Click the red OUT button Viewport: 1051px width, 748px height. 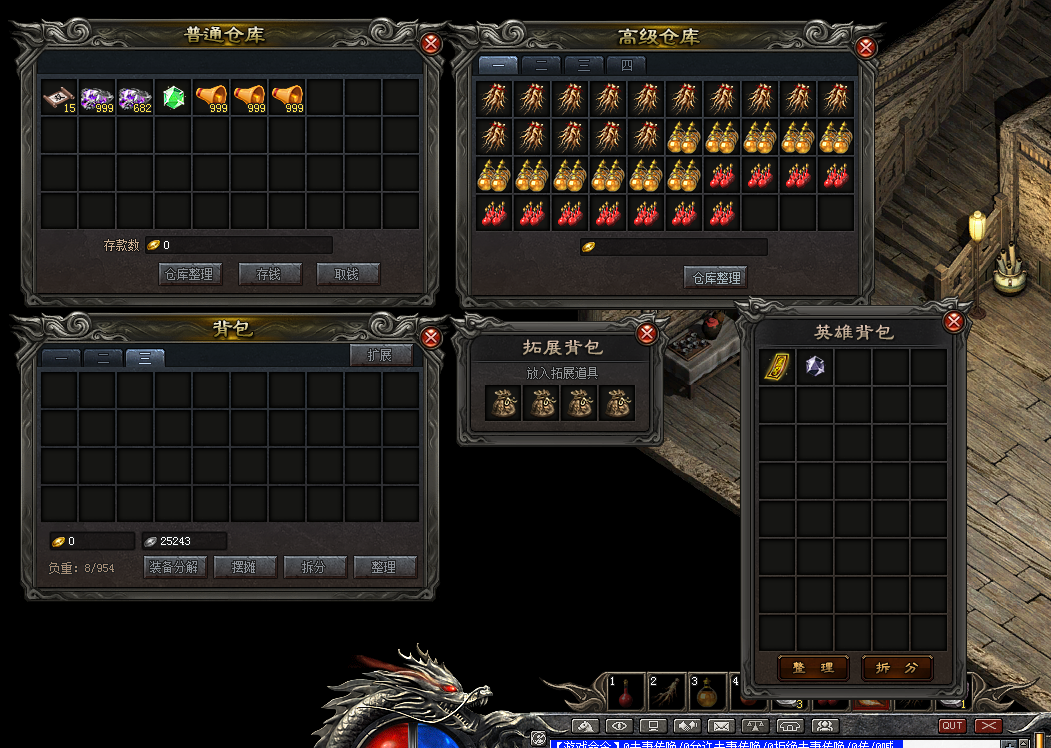[952, 726]
